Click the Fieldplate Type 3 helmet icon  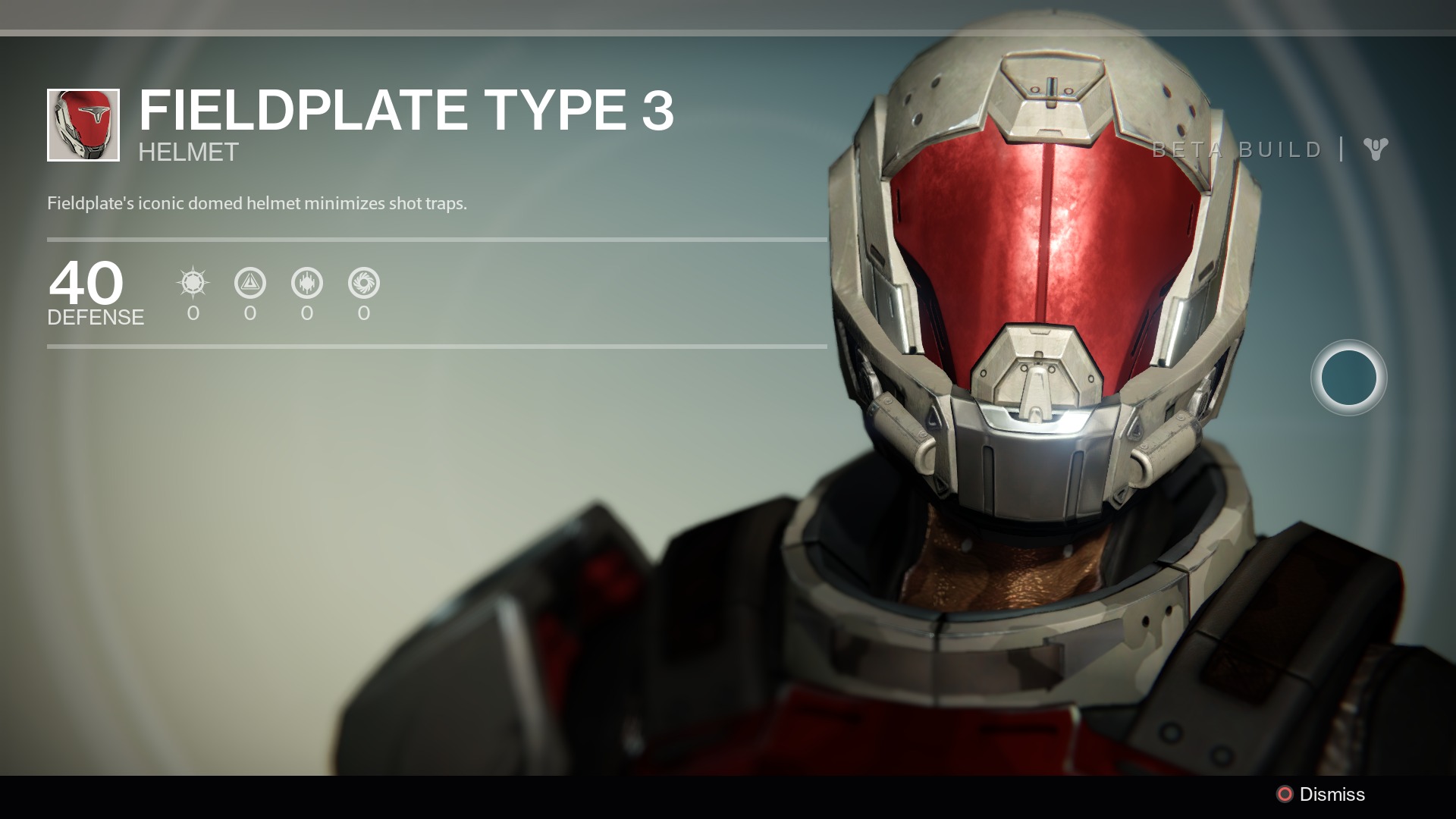[83, 125]
